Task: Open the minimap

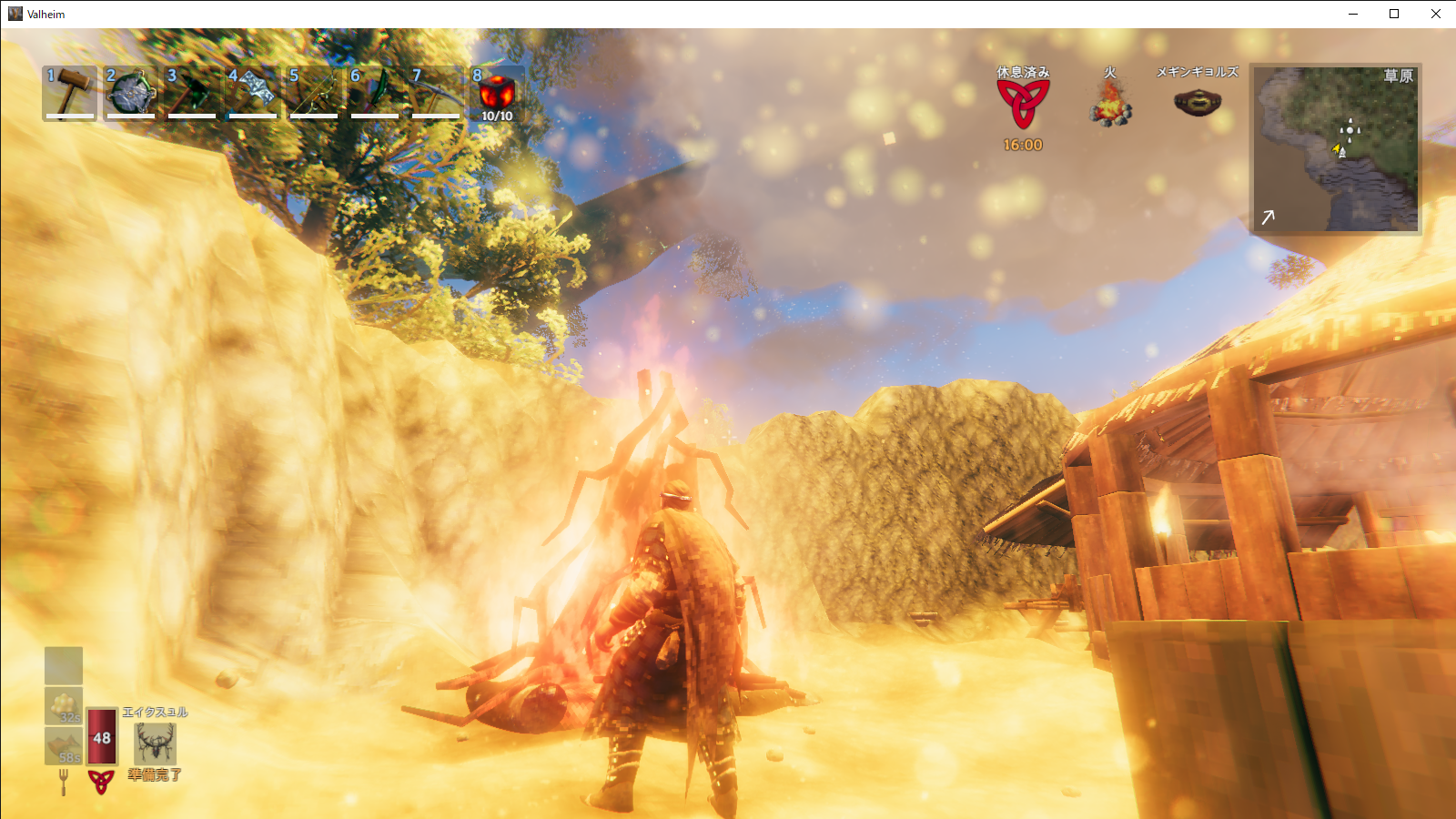Action: [x=1336, y=147]
